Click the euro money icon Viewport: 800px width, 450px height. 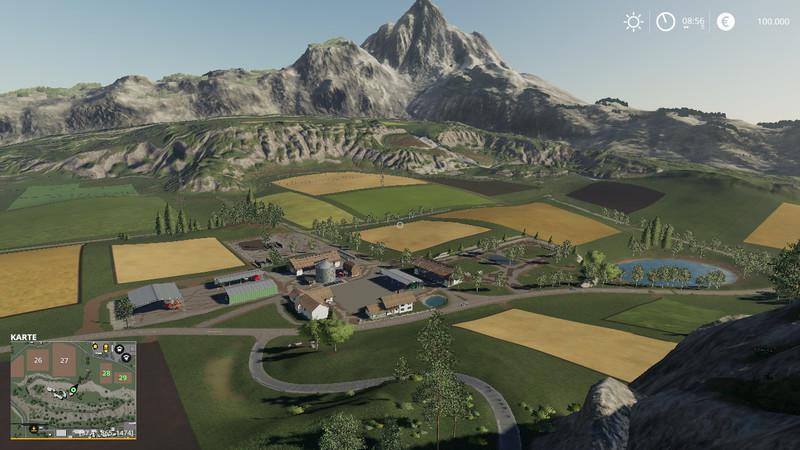[725, 21]
